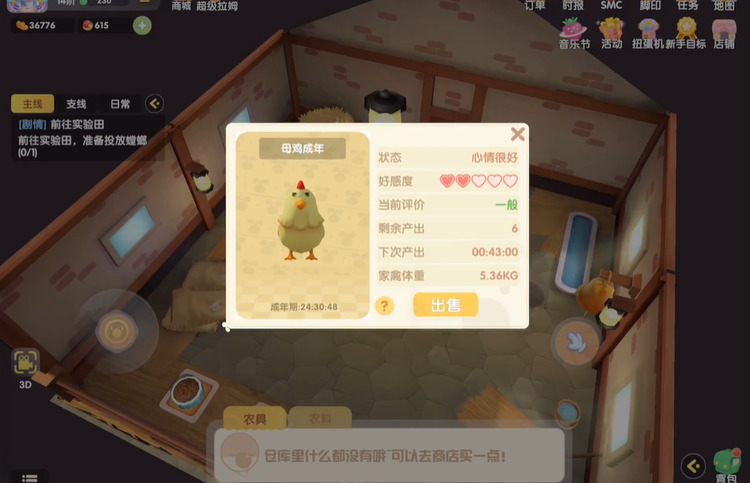Collapse the quest panel arrow

tap(154, 103)
